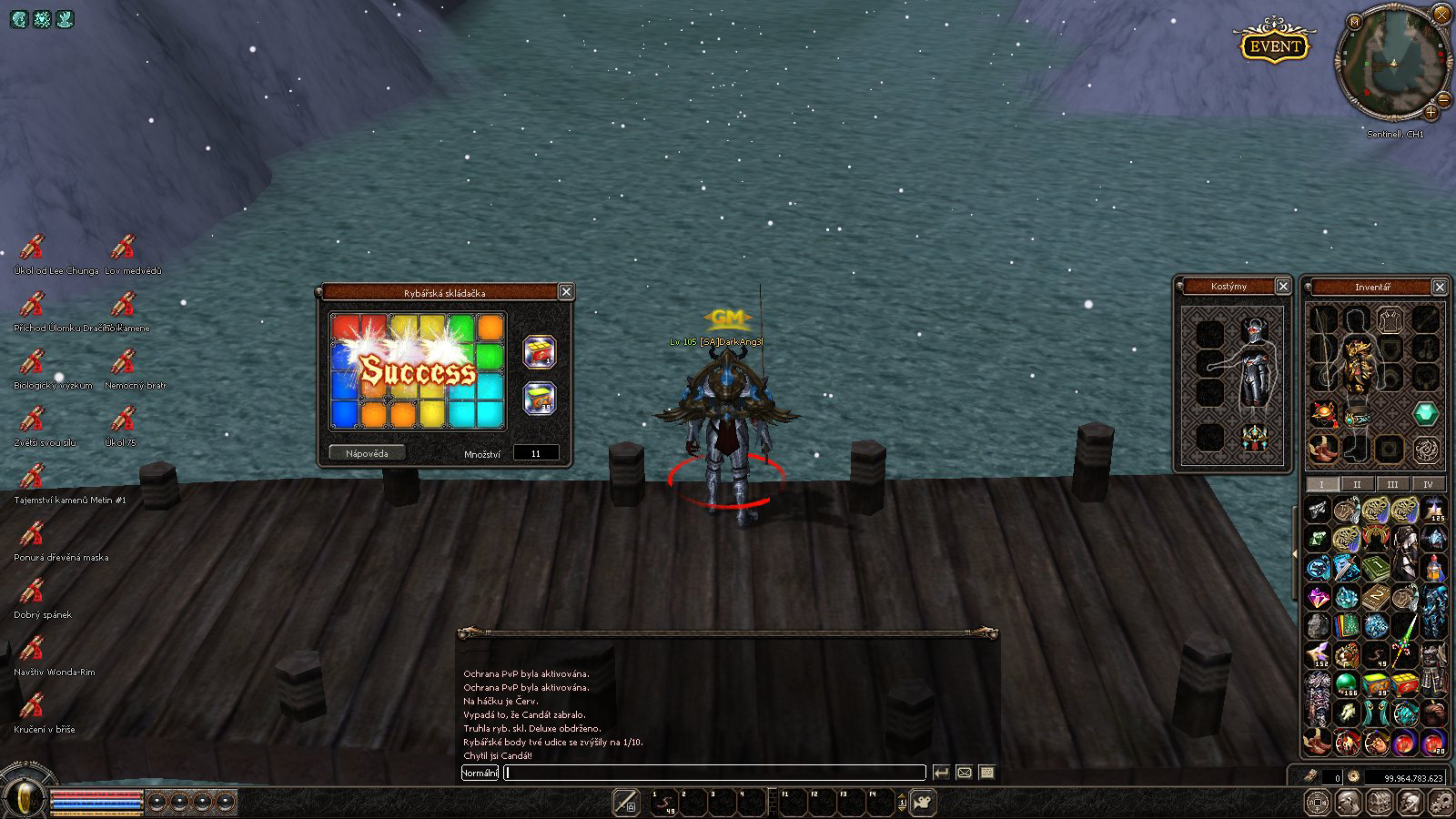
Task: Focus the chat text input field
Action: pos(714,773)
